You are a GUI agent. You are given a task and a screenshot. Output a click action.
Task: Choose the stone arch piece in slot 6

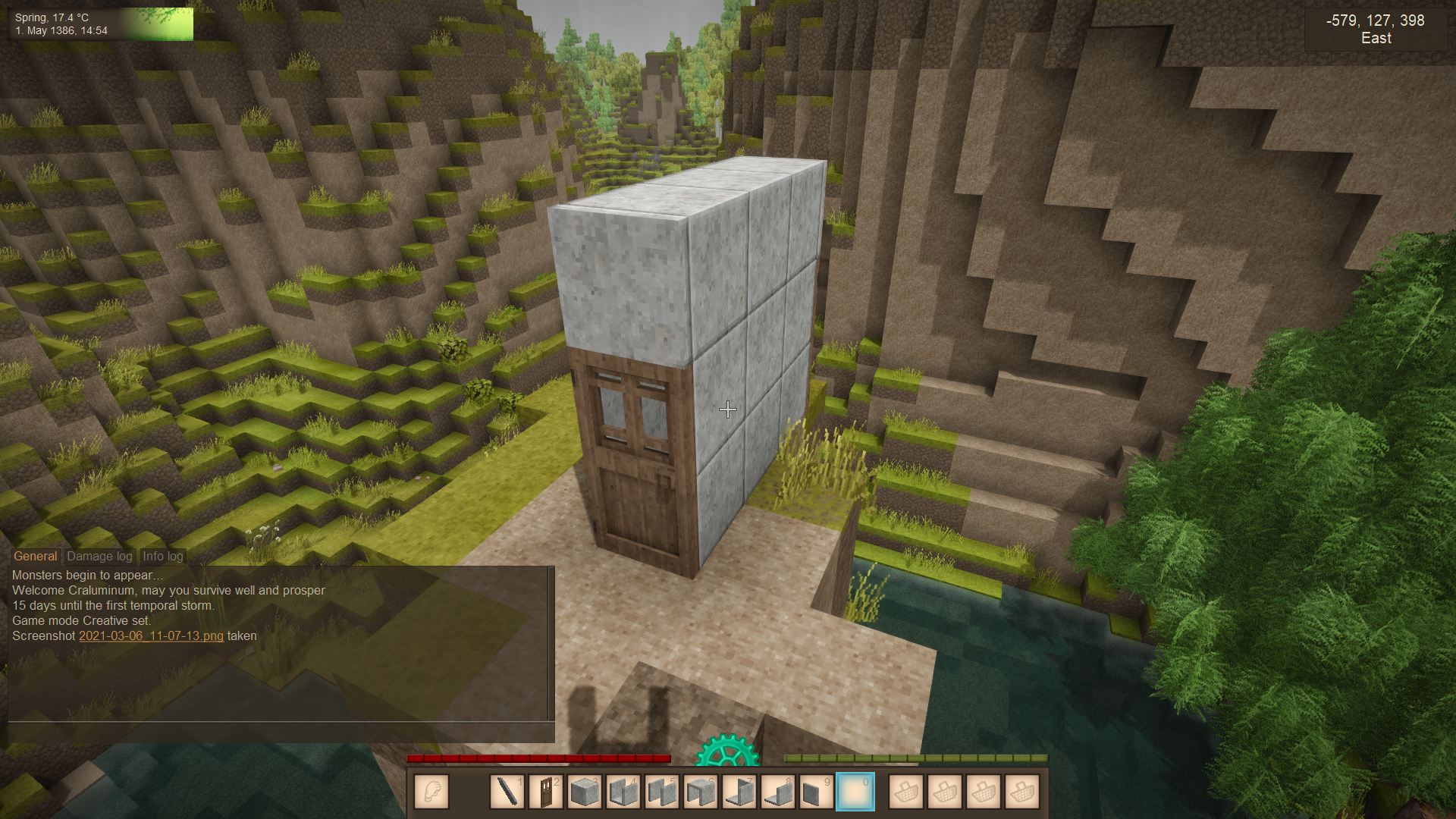(x=700, y=792)
